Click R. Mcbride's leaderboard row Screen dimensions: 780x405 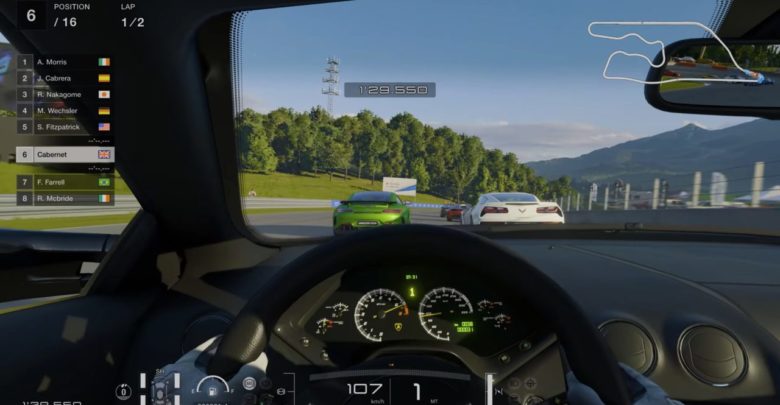[64, 198]
